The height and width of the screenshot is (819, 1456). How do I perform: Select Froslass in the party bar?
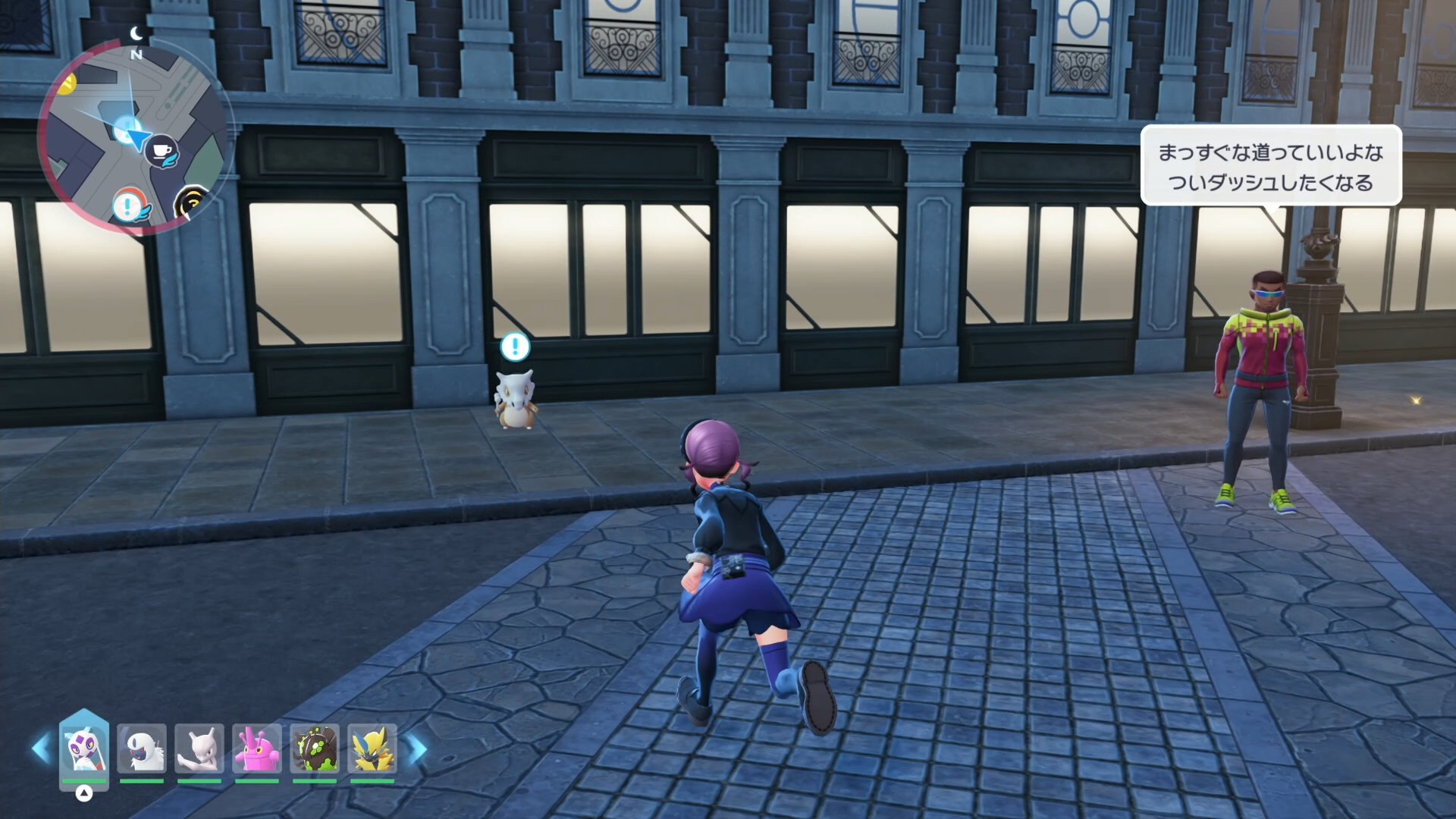(x=83, y=748)
